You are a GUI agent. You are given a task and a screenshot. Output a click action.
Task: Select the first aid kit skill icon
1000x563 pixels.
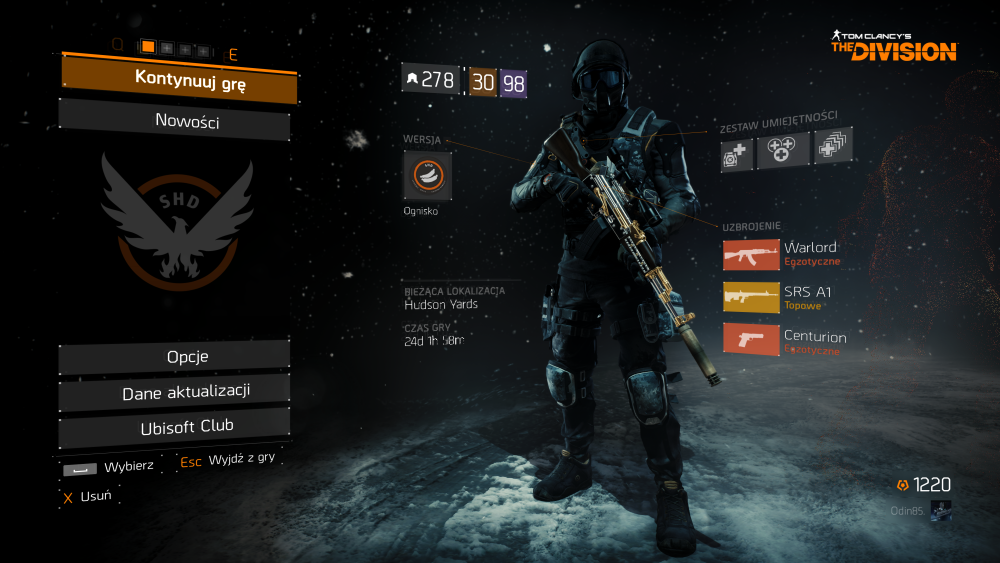click(737, 155)
